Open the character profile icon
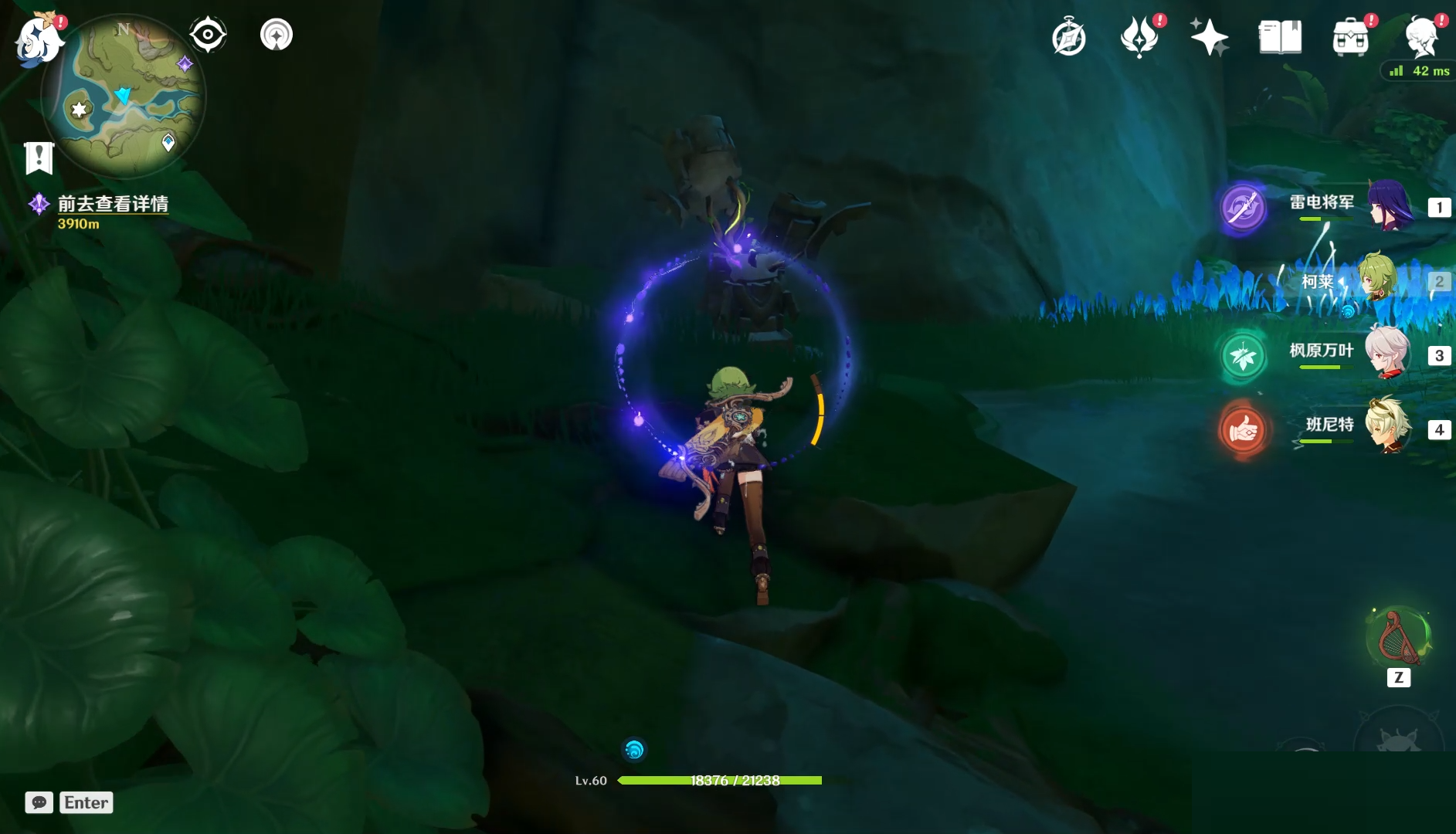The width and height of the screenshot is (1456, 834). coord(1421,37)
